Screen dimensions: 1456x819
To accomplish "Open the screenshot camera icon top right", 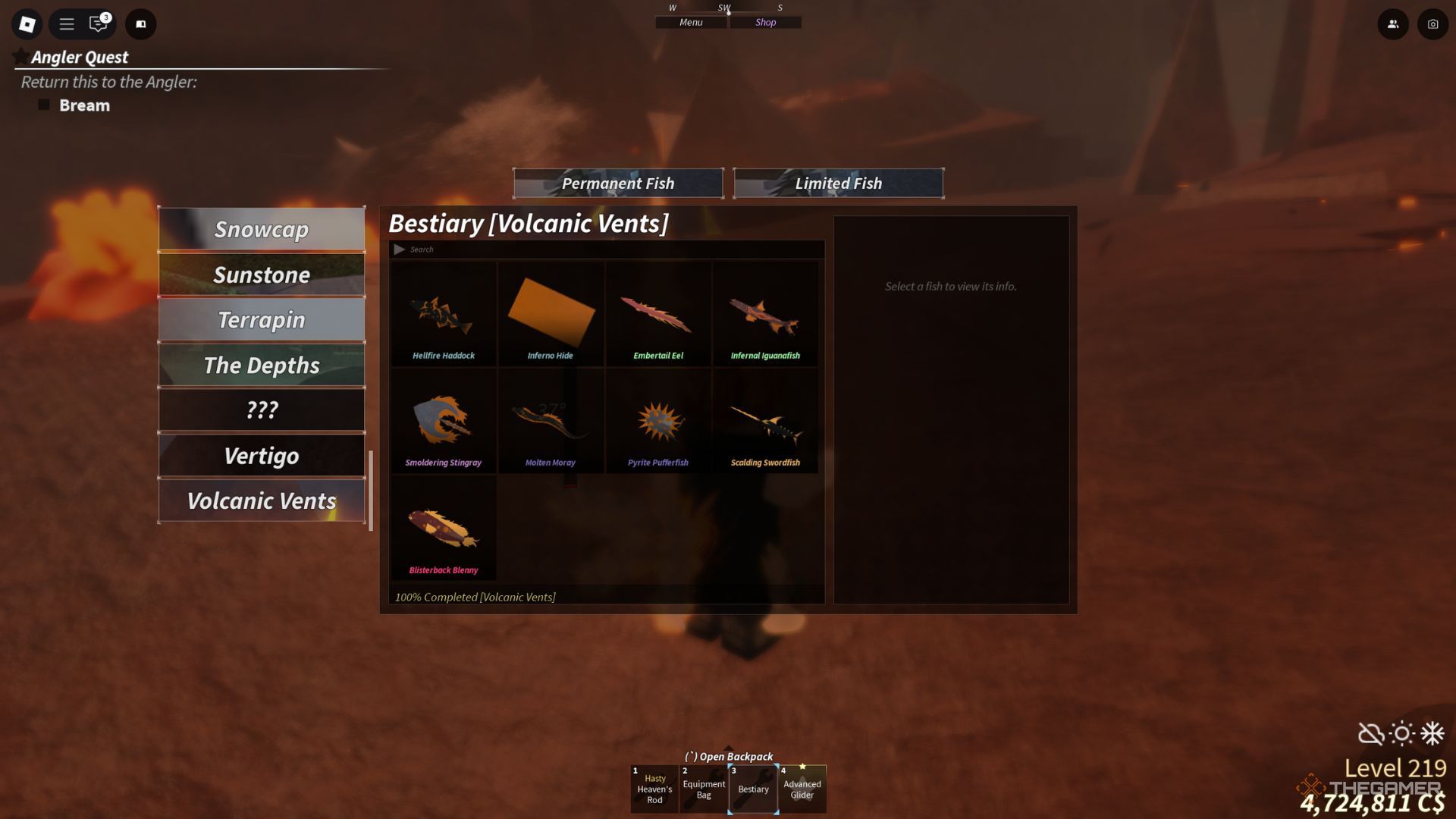I will pyautogui.click(x=1432, y=24).
